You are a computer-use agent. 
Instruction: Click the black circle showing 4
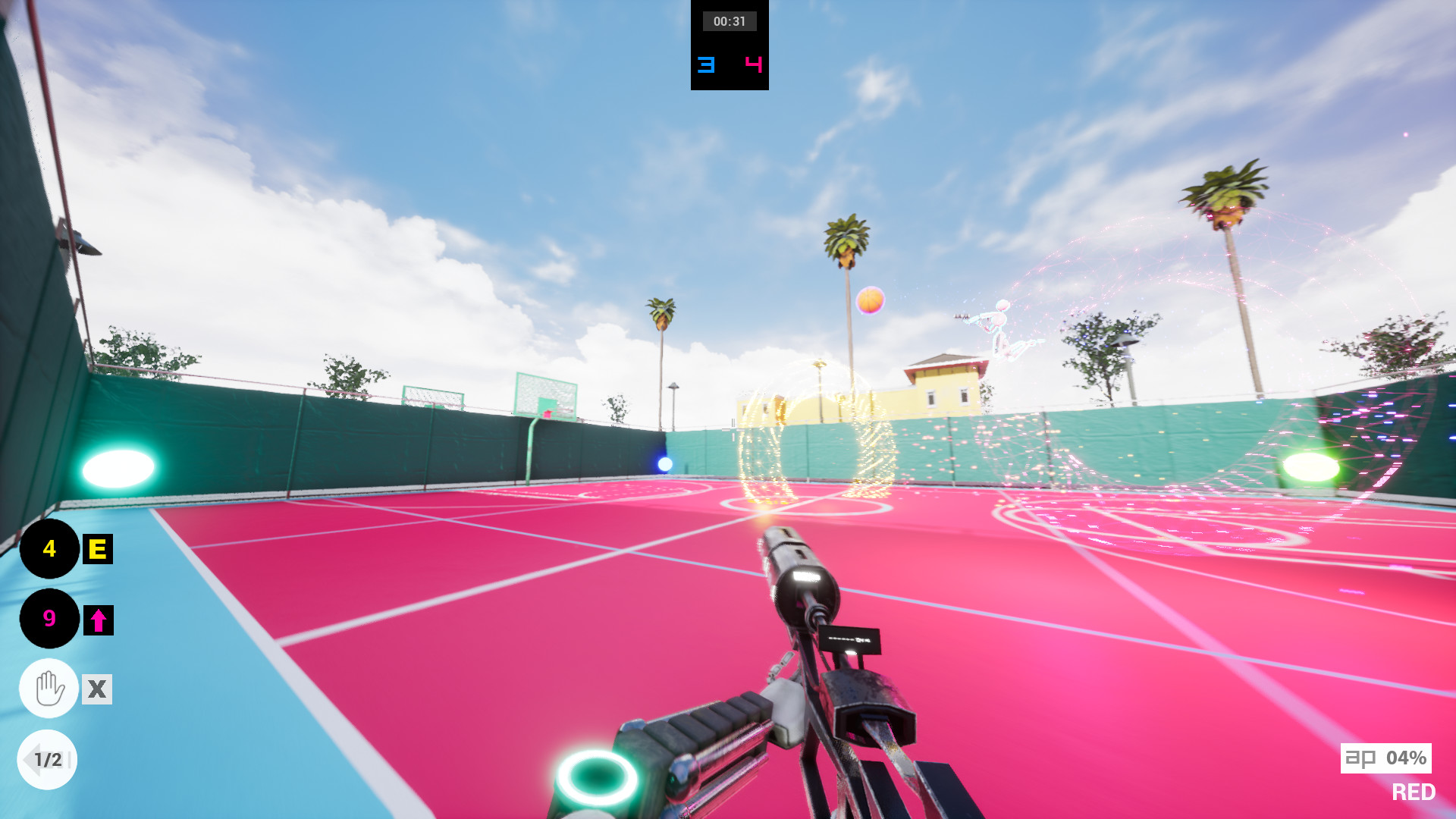pos(49,550)
